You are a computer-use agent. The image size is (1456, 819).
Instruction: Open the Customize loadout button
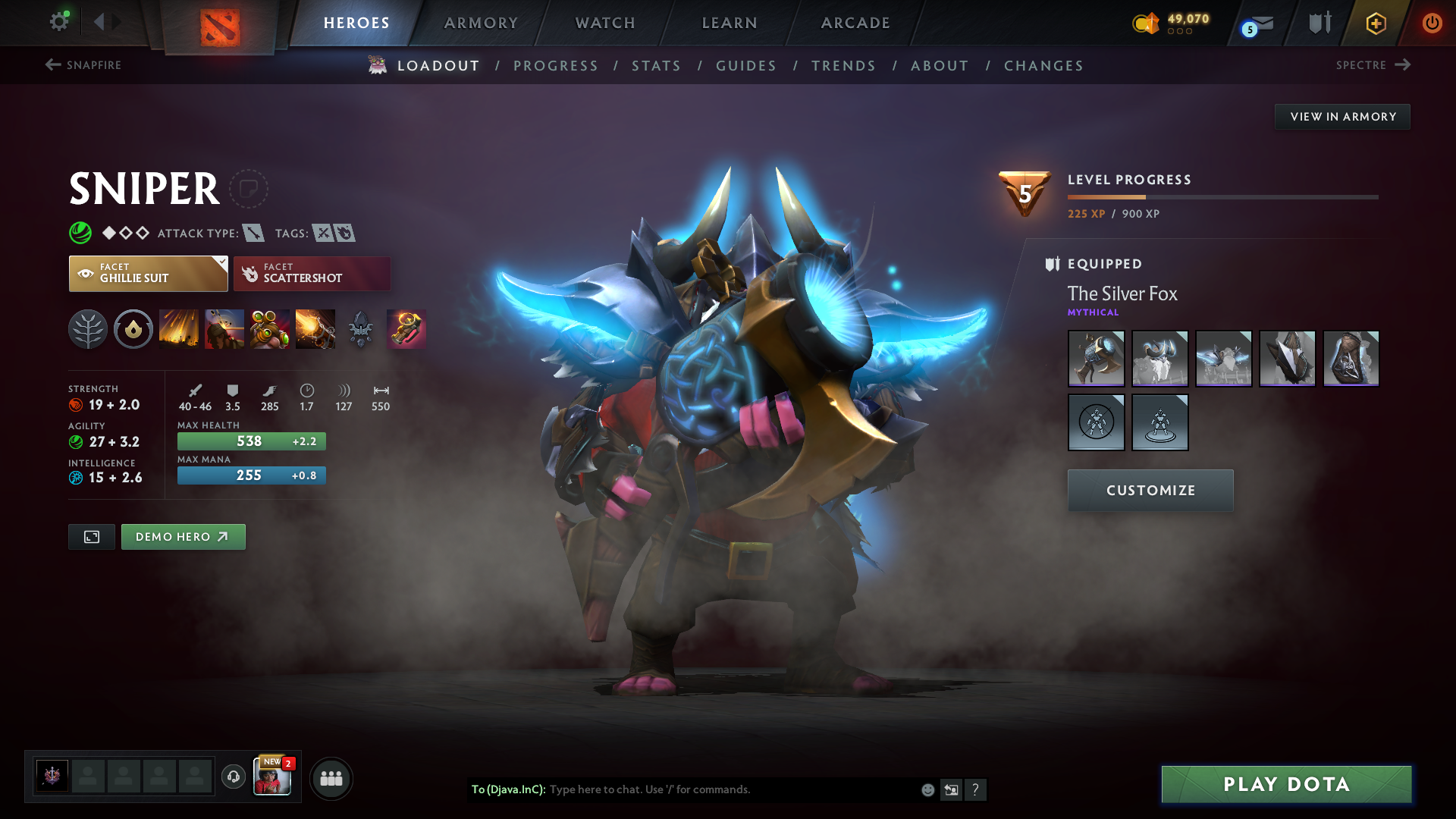point(1150,491)
